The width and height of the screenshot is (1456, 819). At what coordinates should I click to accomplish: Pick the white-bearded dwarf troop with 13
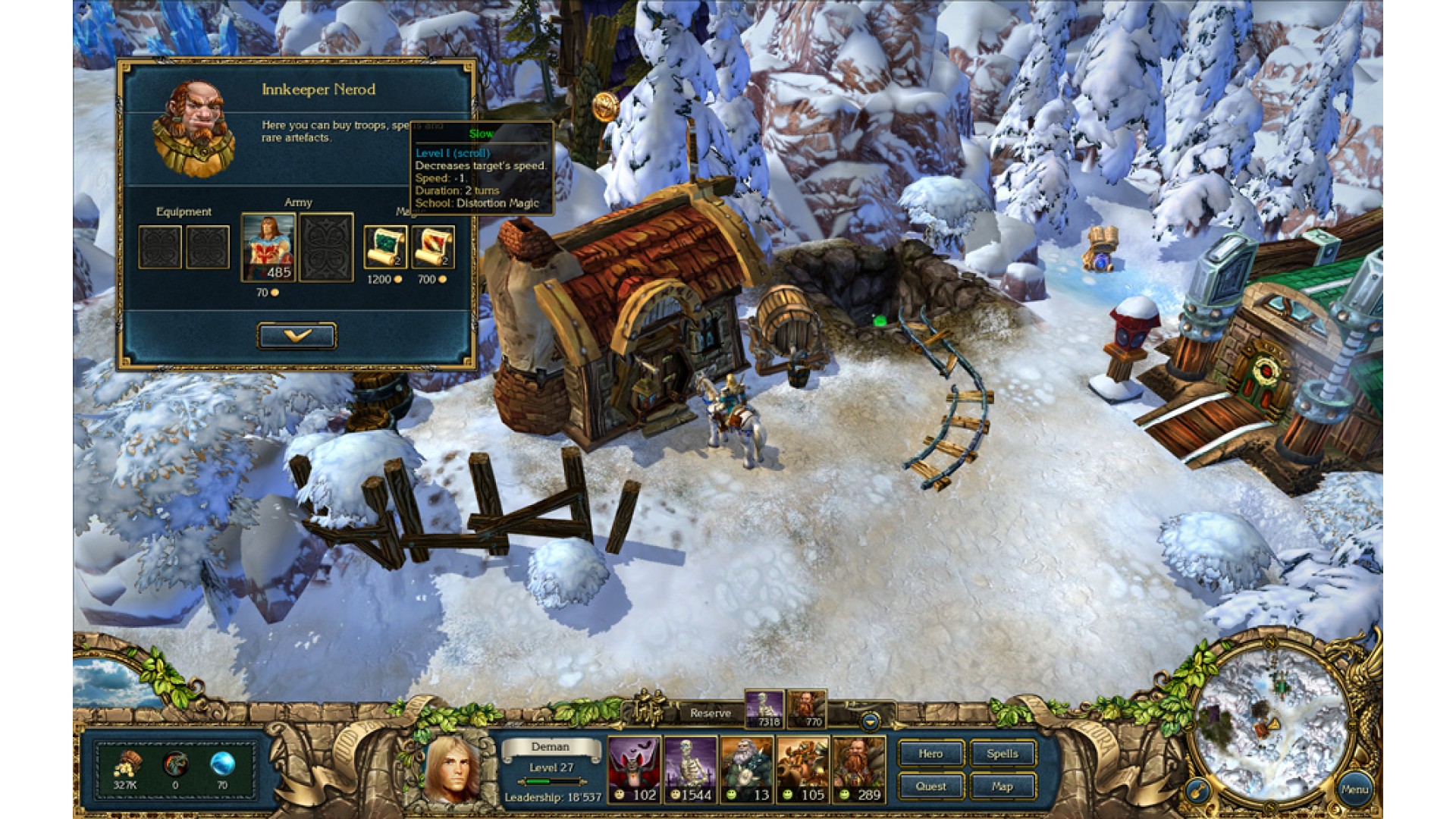746,769
